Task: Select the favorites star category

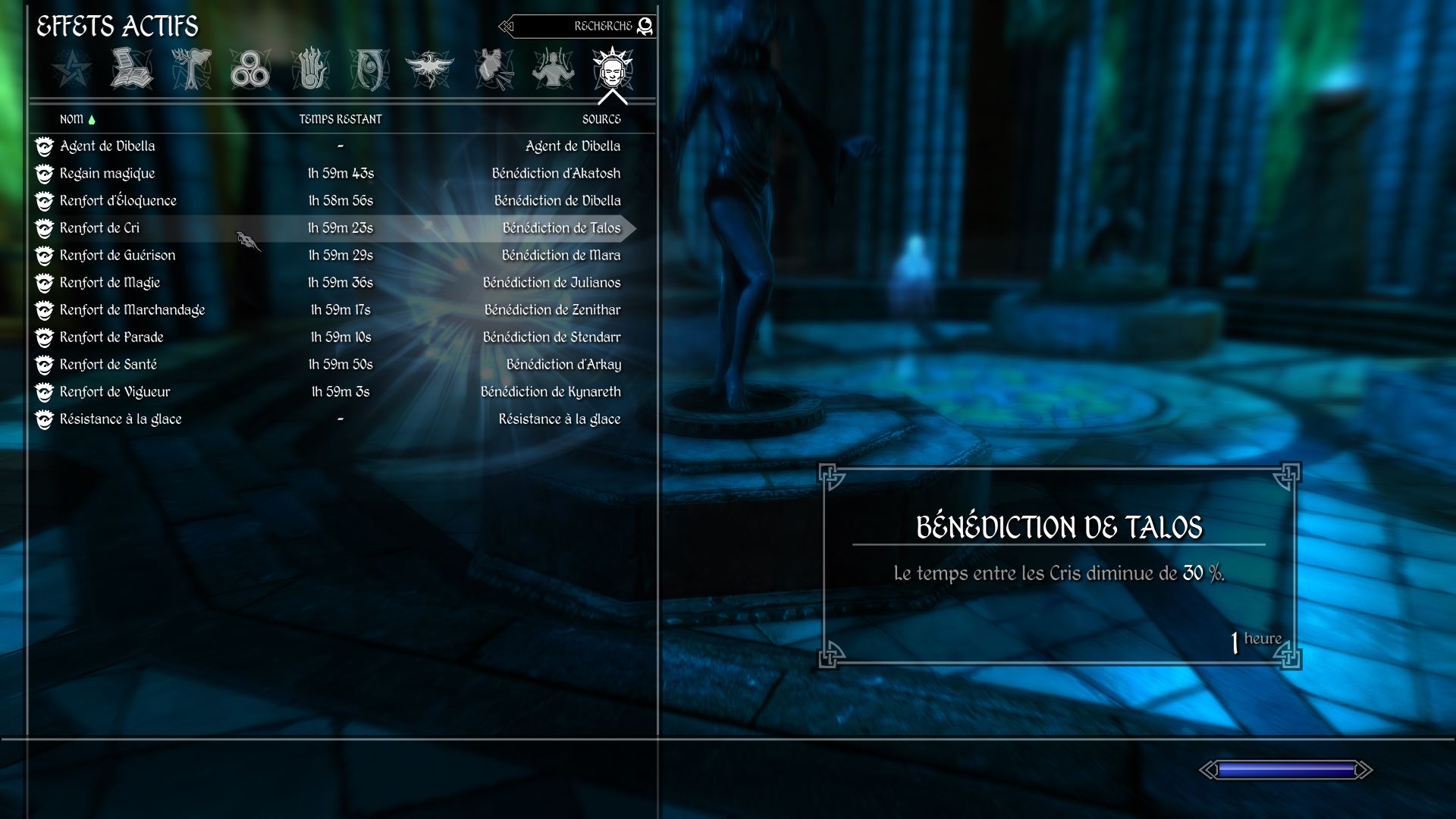Action: click(x=73, y=69)
